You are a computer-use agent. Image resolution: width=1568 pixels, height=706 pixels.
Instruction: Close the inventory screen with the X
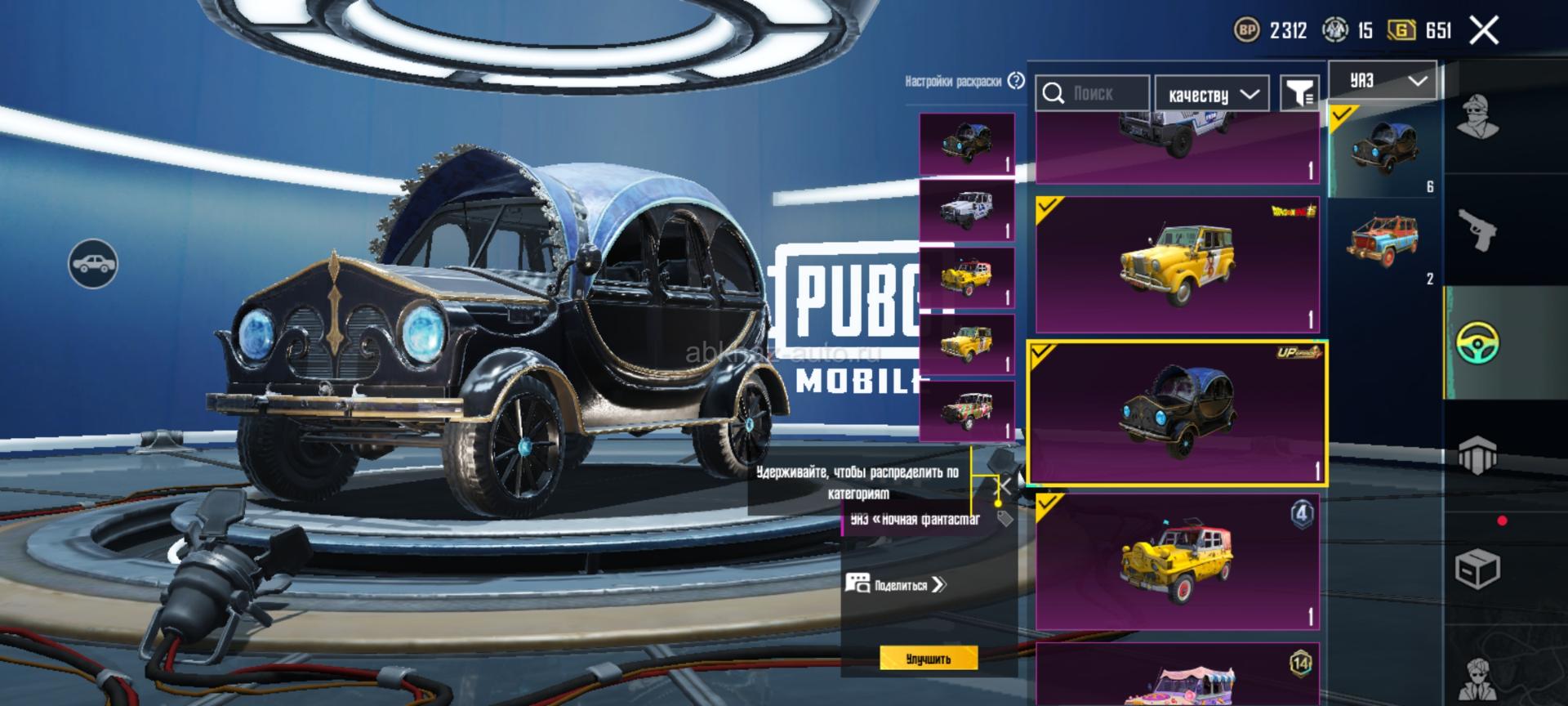point(1484,31)
